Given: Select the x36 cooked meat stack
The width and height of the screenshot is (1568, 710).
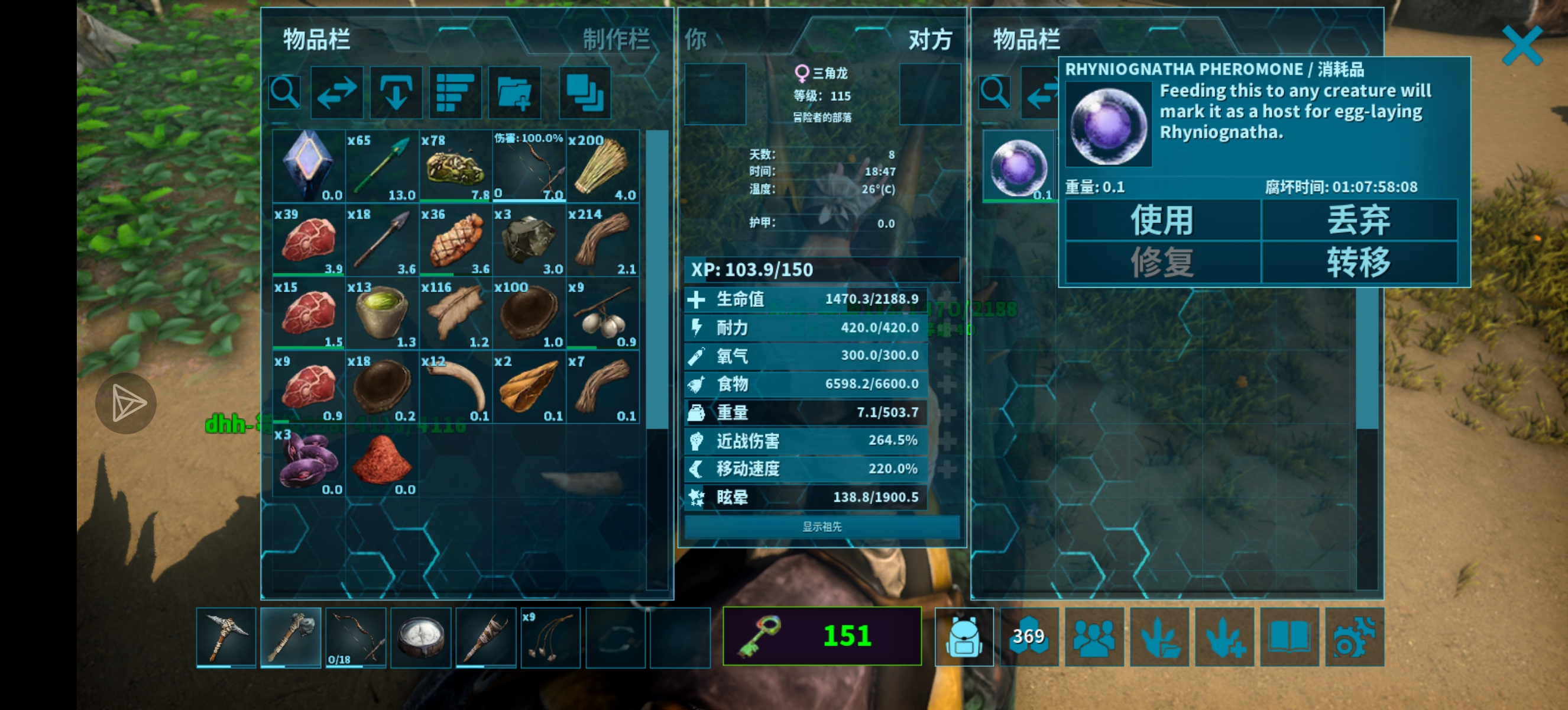Looking at the screenshot, I should (x=455, y=240).
